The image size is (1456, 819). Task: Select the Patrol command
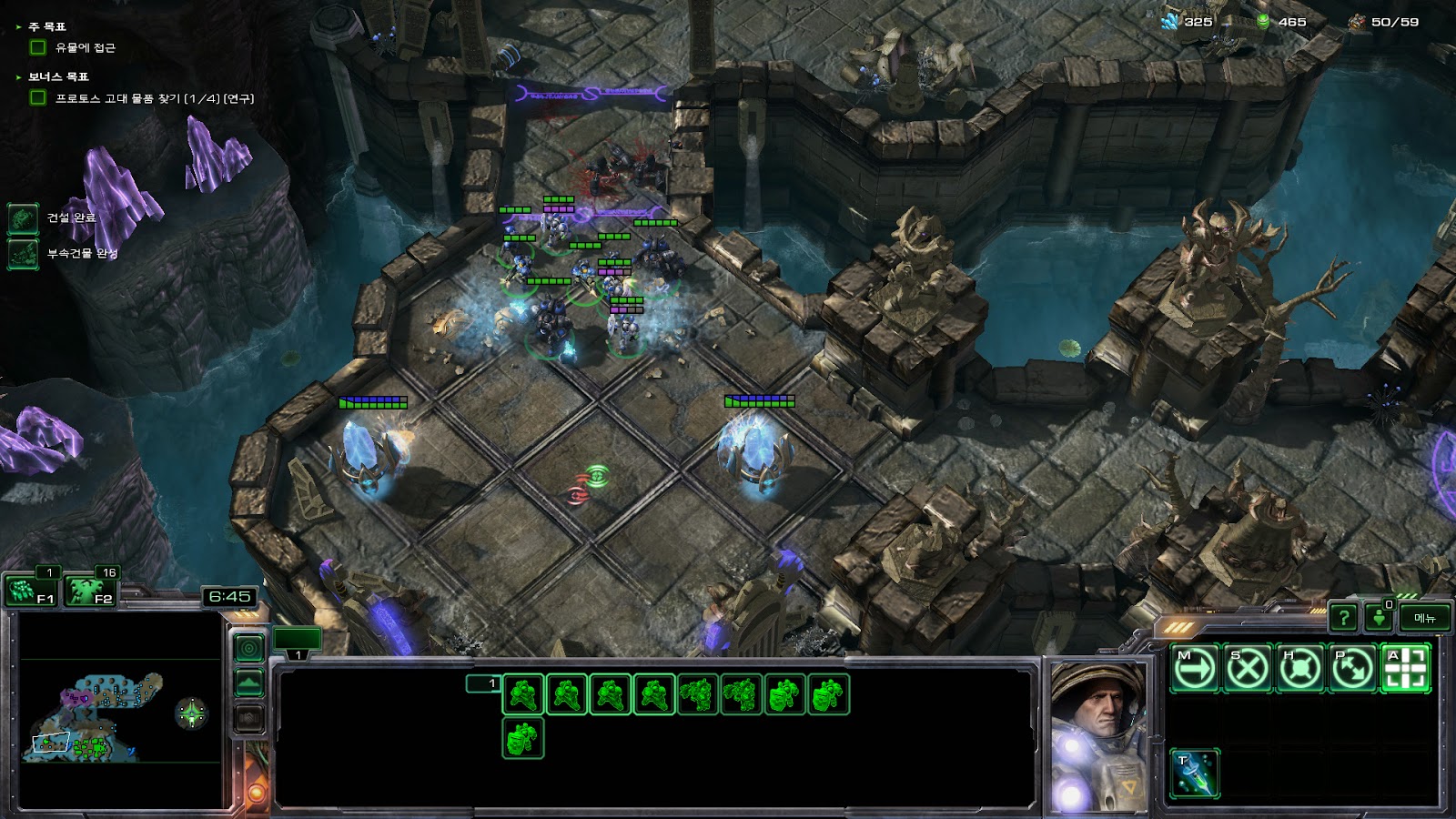click(x=1353, y=669)
